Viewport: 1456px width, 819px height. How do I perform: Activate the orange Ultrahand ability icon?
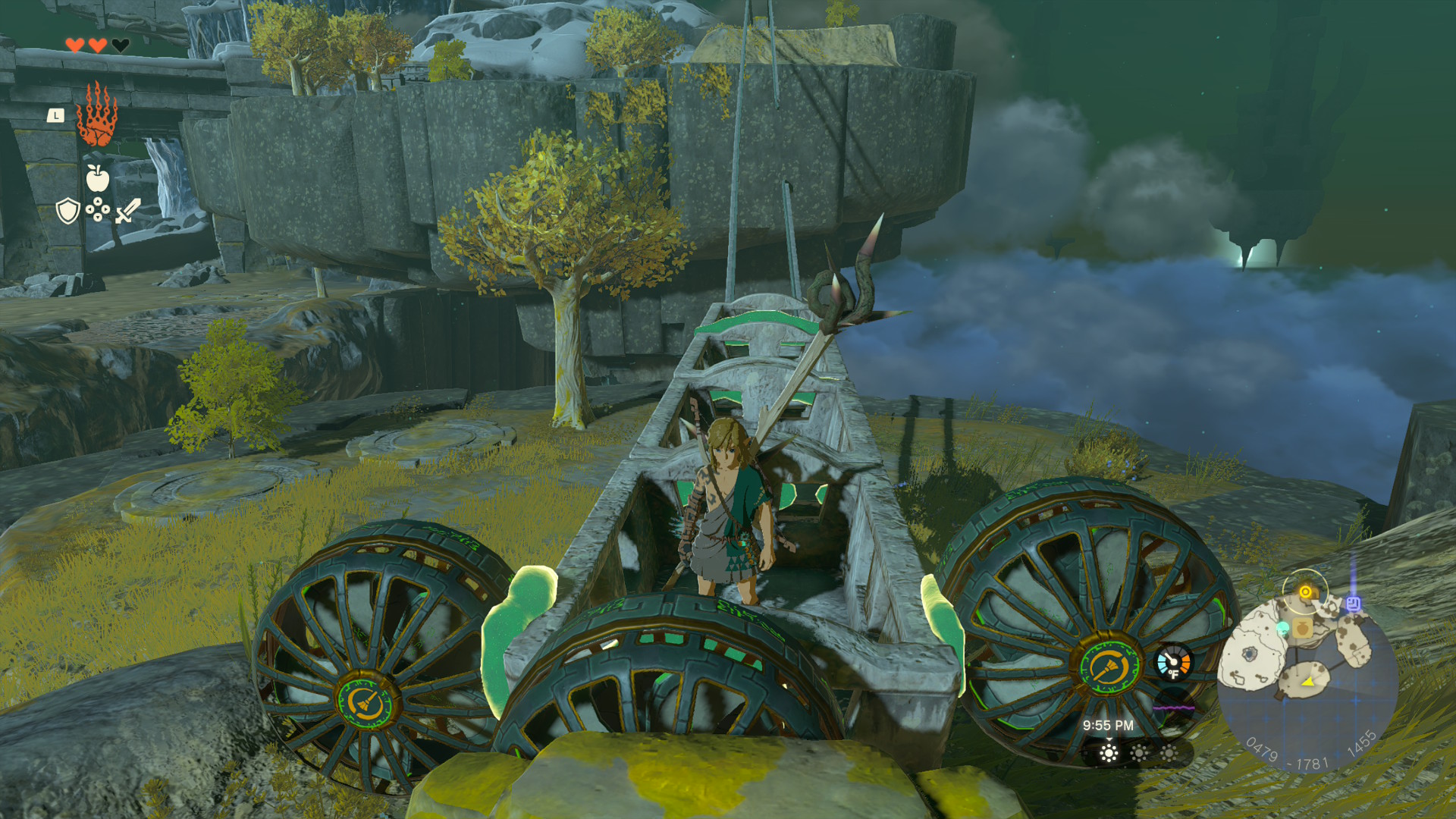97,115
